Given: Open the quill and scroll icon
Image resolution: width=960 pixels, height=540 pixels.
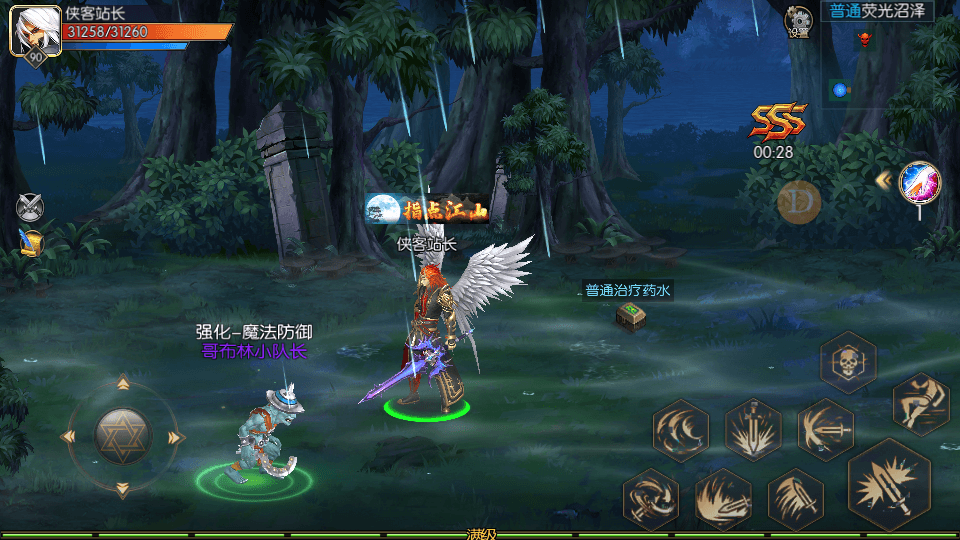Looking at the screenshot, I should 31,242.
